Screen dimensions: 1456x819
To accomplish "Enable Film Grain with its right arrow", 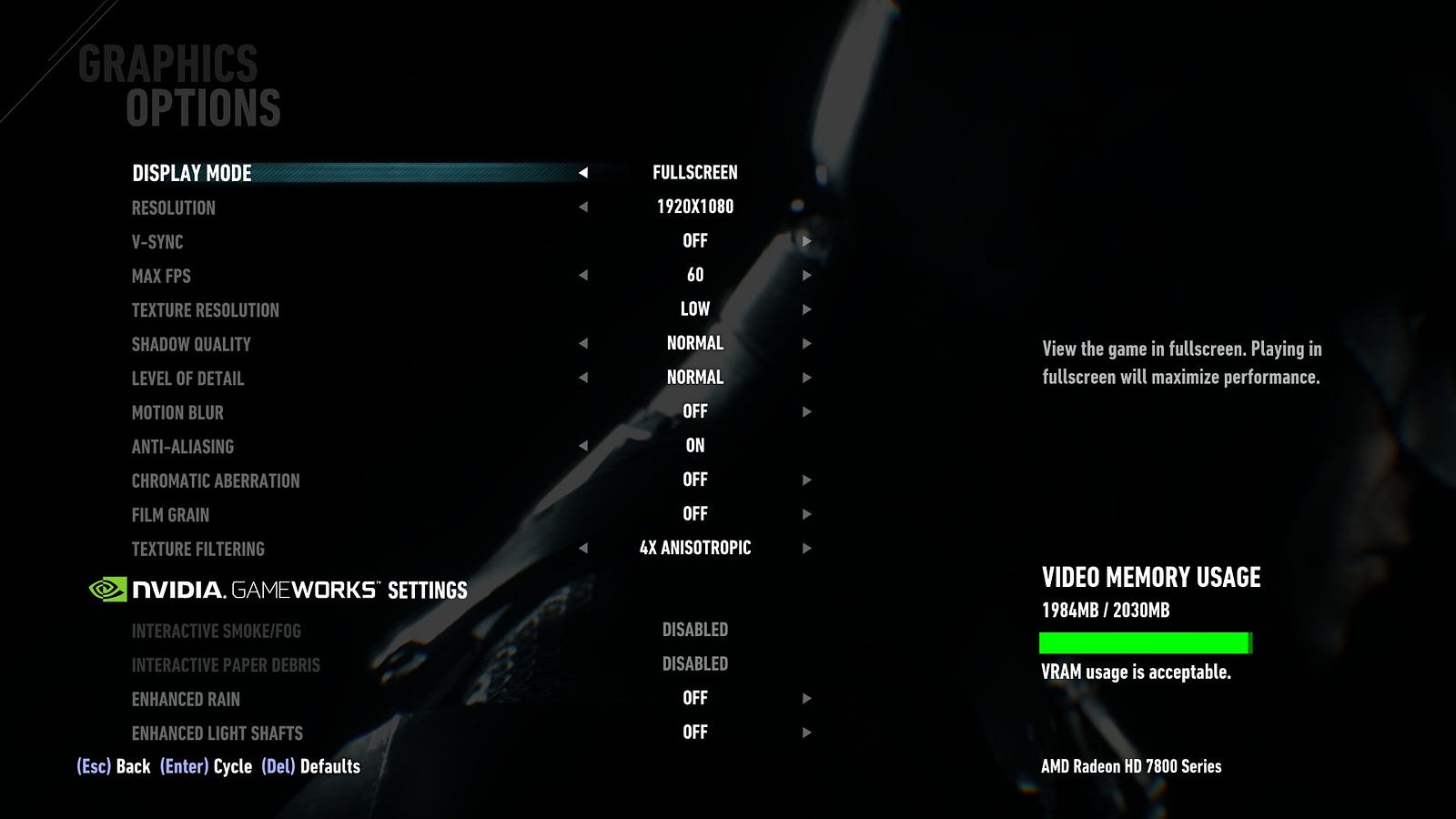I will tap(806, 514).
